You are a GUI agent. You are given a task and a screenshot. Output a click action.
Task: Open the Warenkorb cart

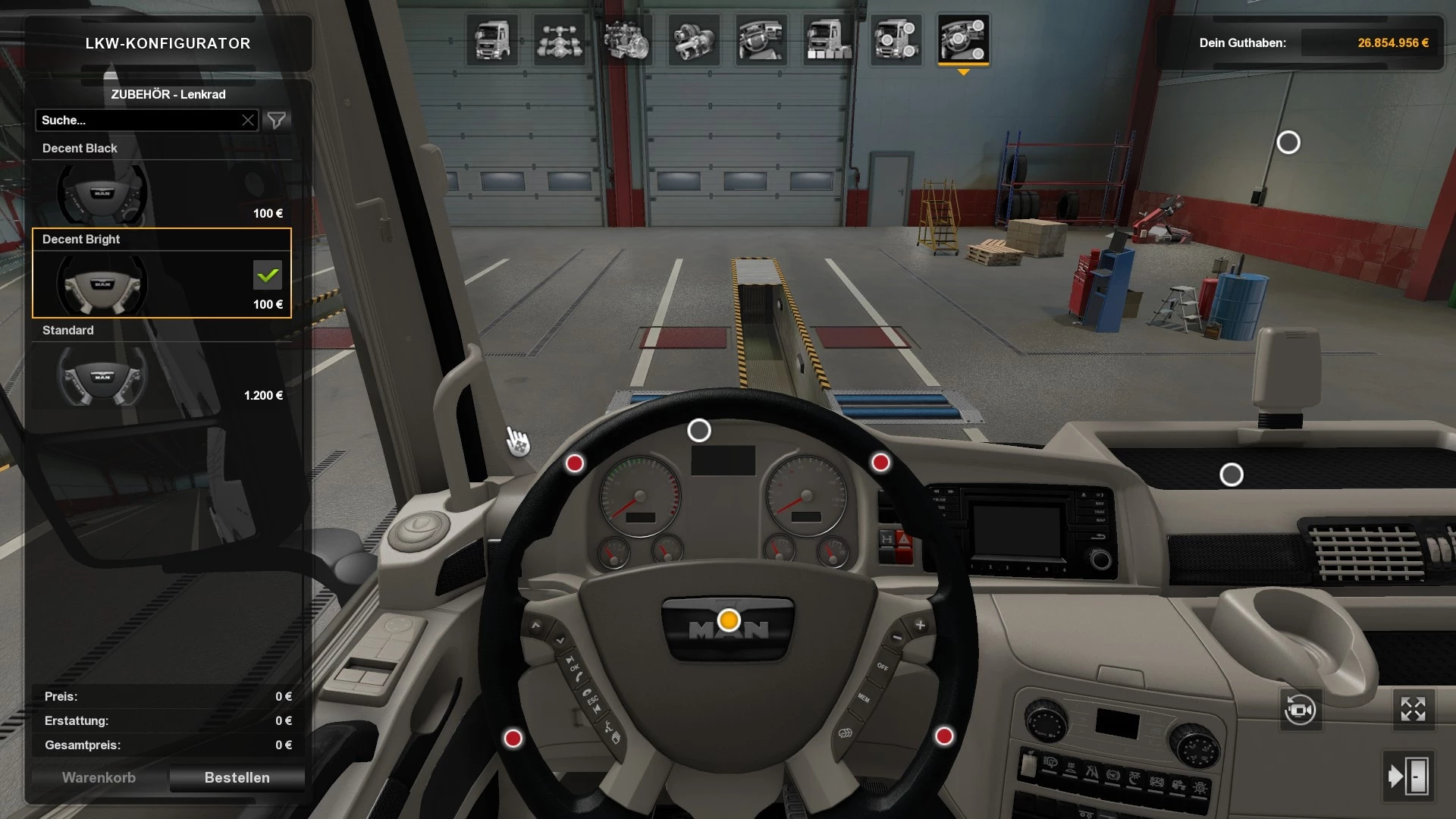click(x=99, y=777)
